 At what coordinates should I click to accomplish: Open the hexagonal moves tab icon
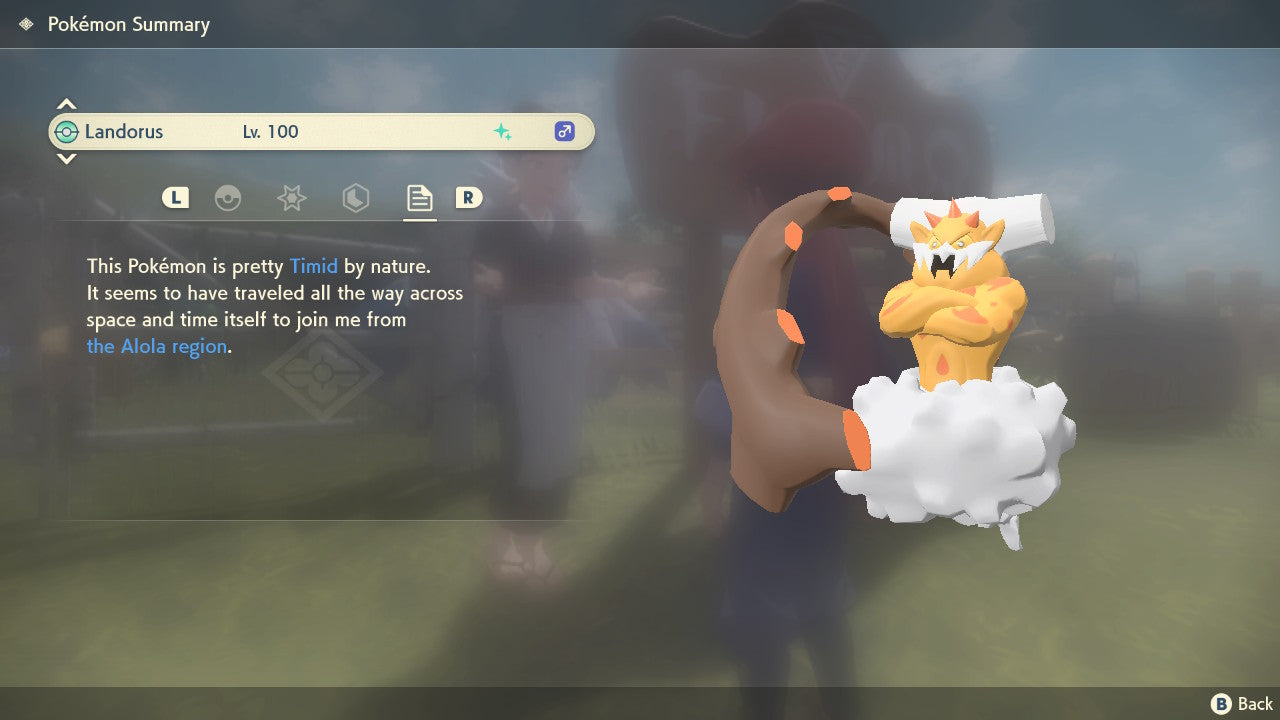tap(355, 198)
